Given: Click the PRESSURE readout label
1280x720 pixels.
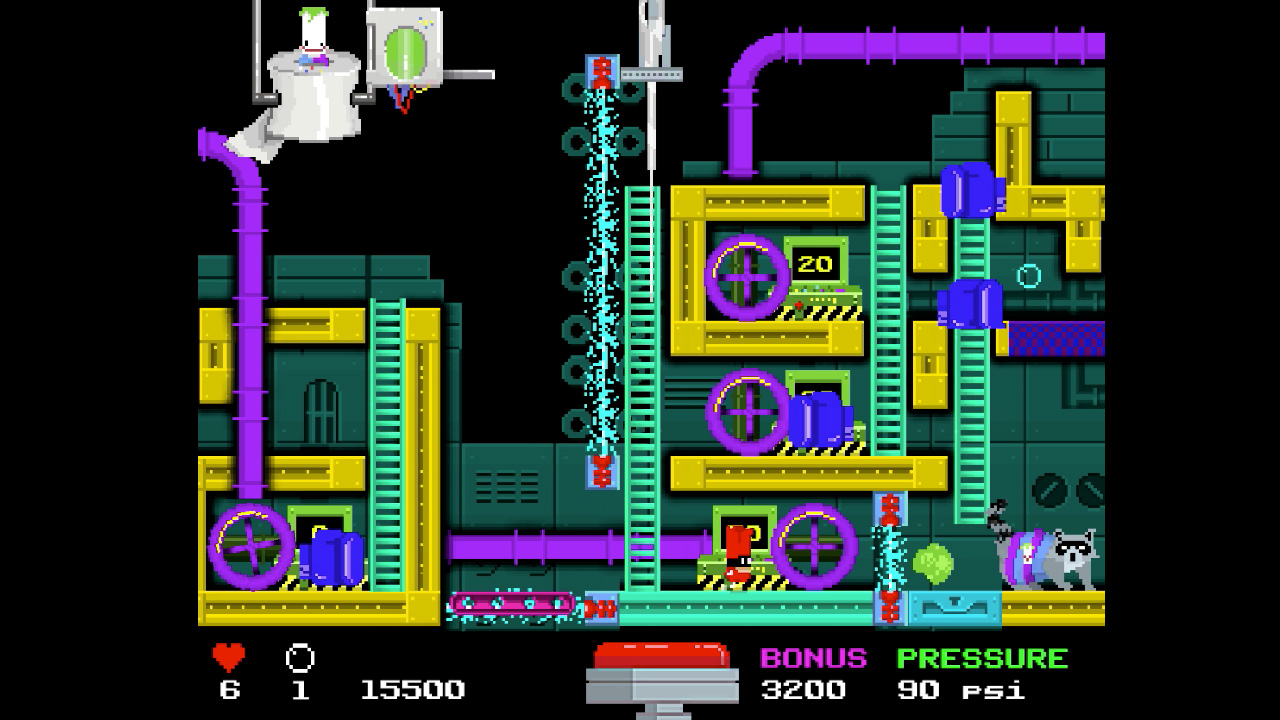Looking at the screenshot, I should [981, 659].
